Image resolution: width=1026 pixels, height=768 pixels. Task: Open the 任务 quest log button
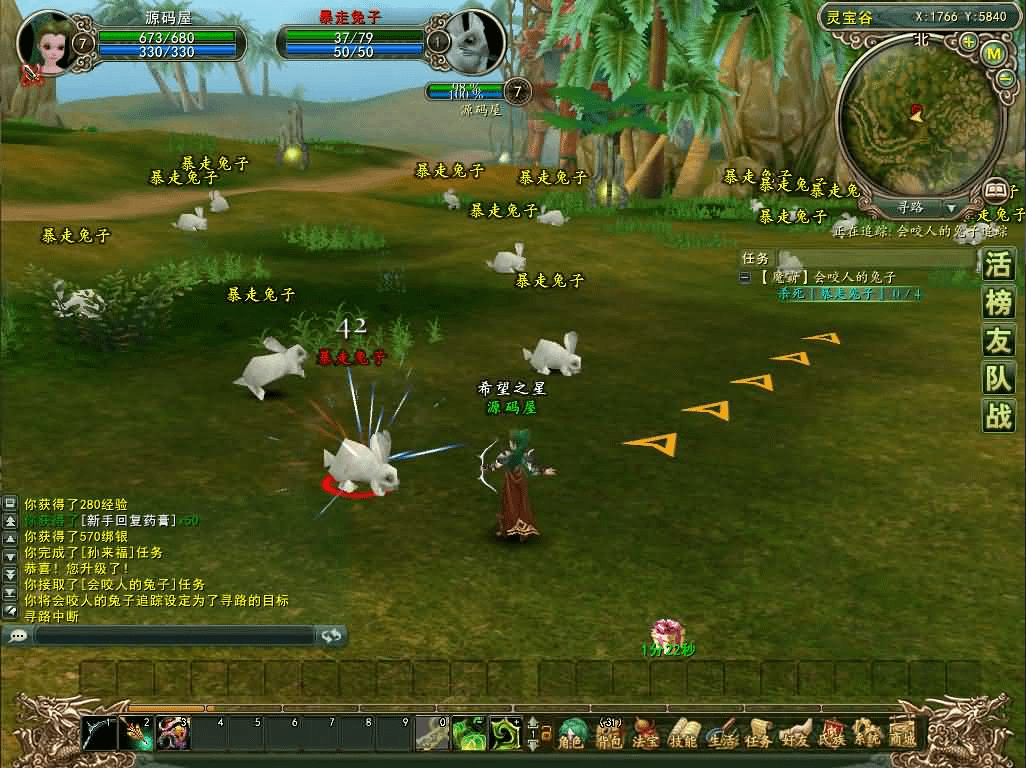pyautogui.click(x=757, y=735)
